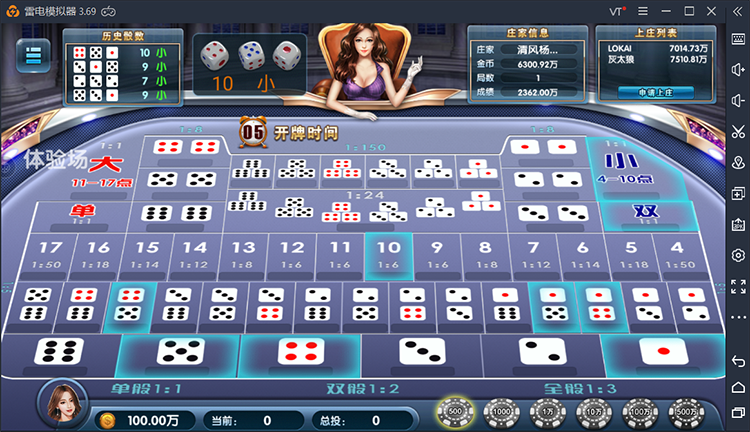Bet on total 10 tile
Screen dimensions: 750x432
(x=388, y=255)
